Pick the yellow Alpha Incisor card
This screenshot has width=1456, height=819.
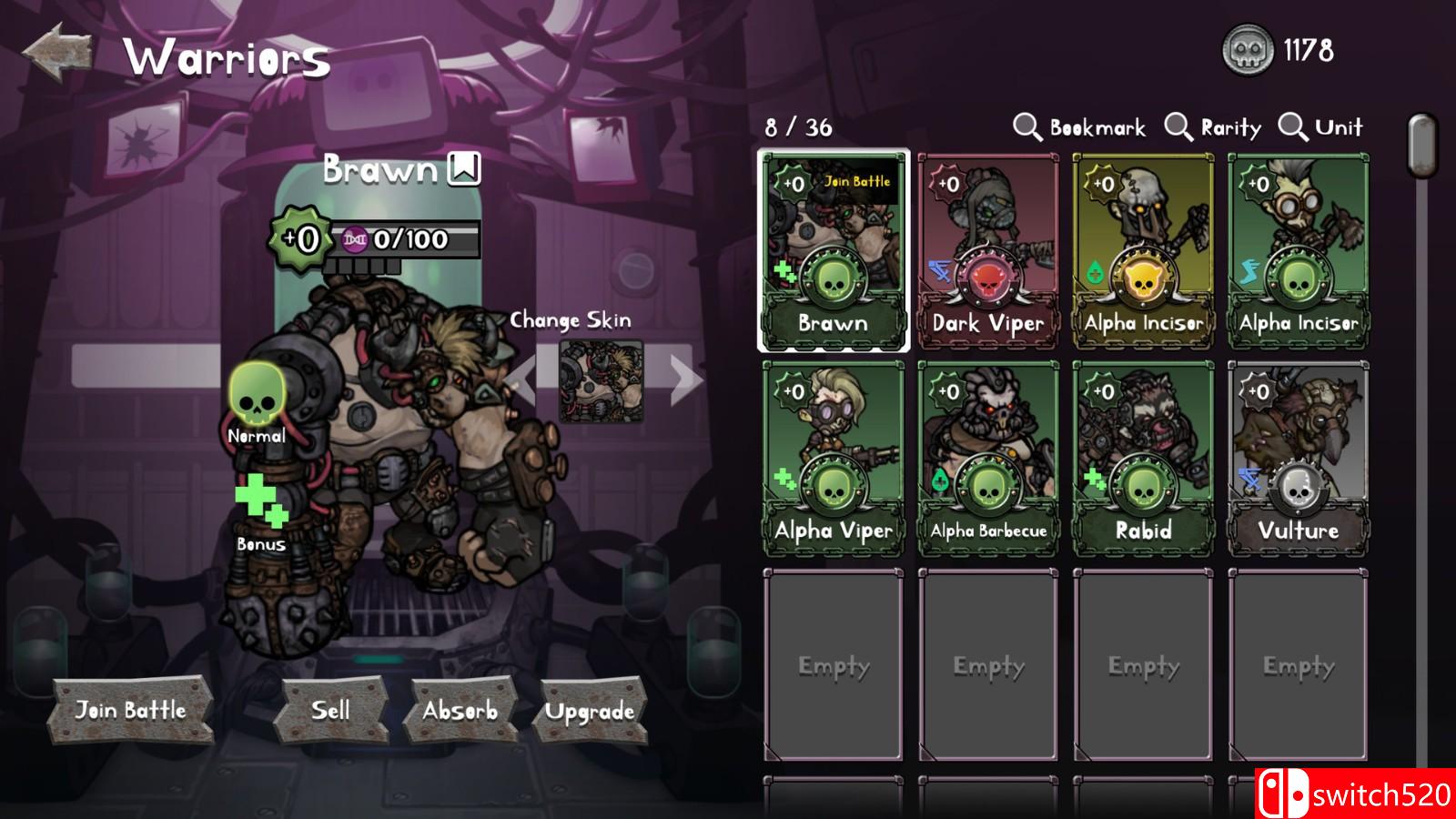point(1143,251)
